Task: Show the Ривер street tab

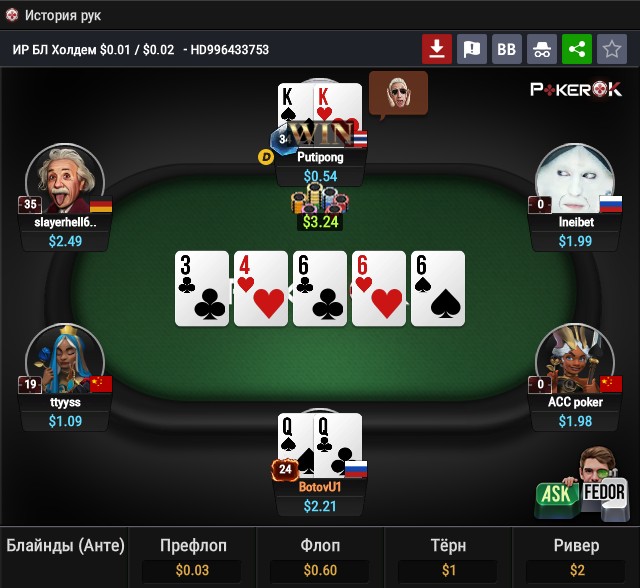Action: 576,557
